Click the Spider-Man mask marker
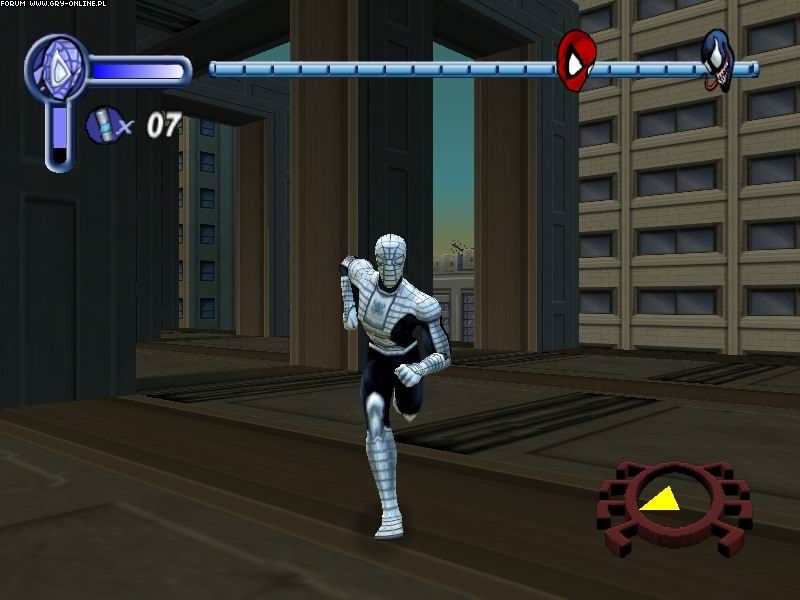The width and height of the screenshot is (800, 600). 574,60
